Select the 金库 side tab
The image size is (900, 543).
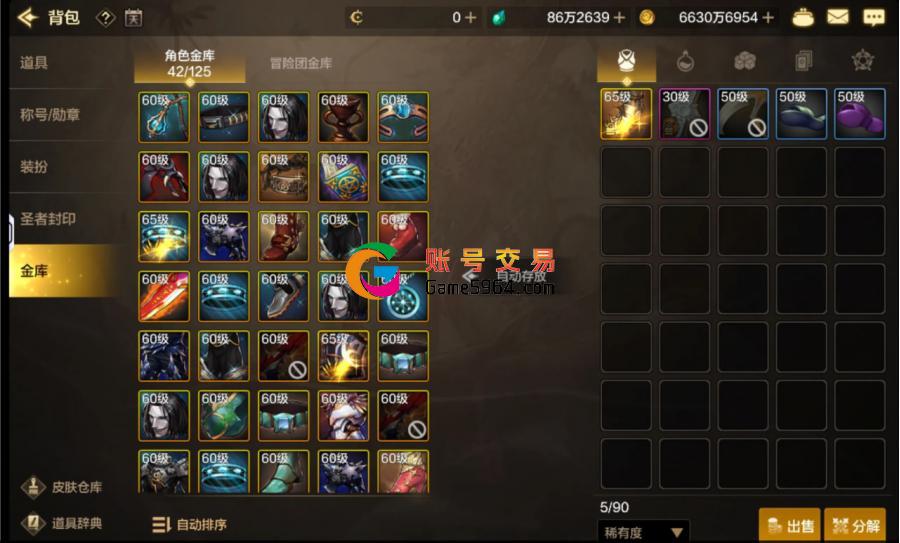(x=34, y=271)
